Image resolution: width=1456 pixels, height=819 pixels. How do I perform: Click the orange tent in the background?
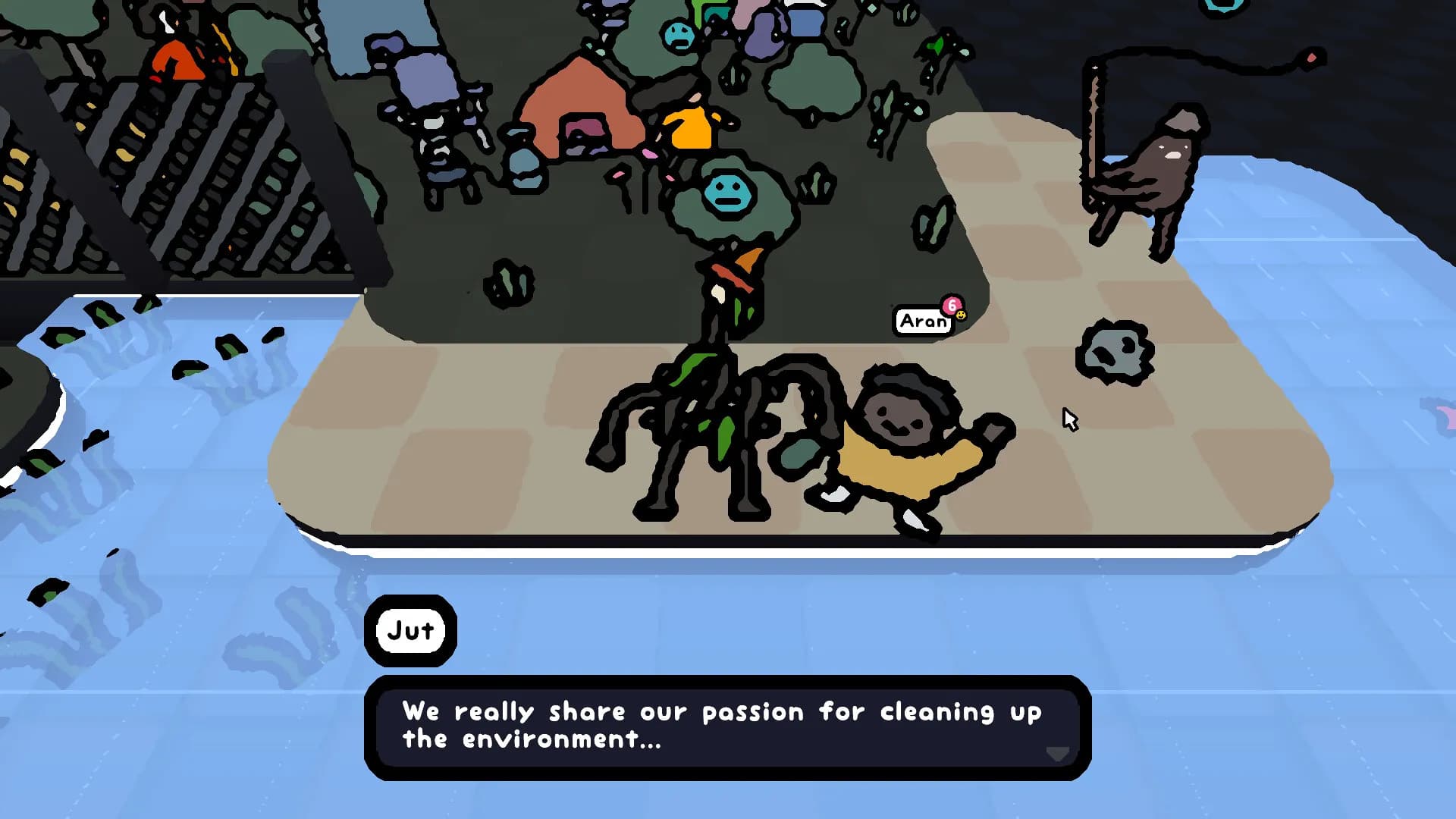581,99
